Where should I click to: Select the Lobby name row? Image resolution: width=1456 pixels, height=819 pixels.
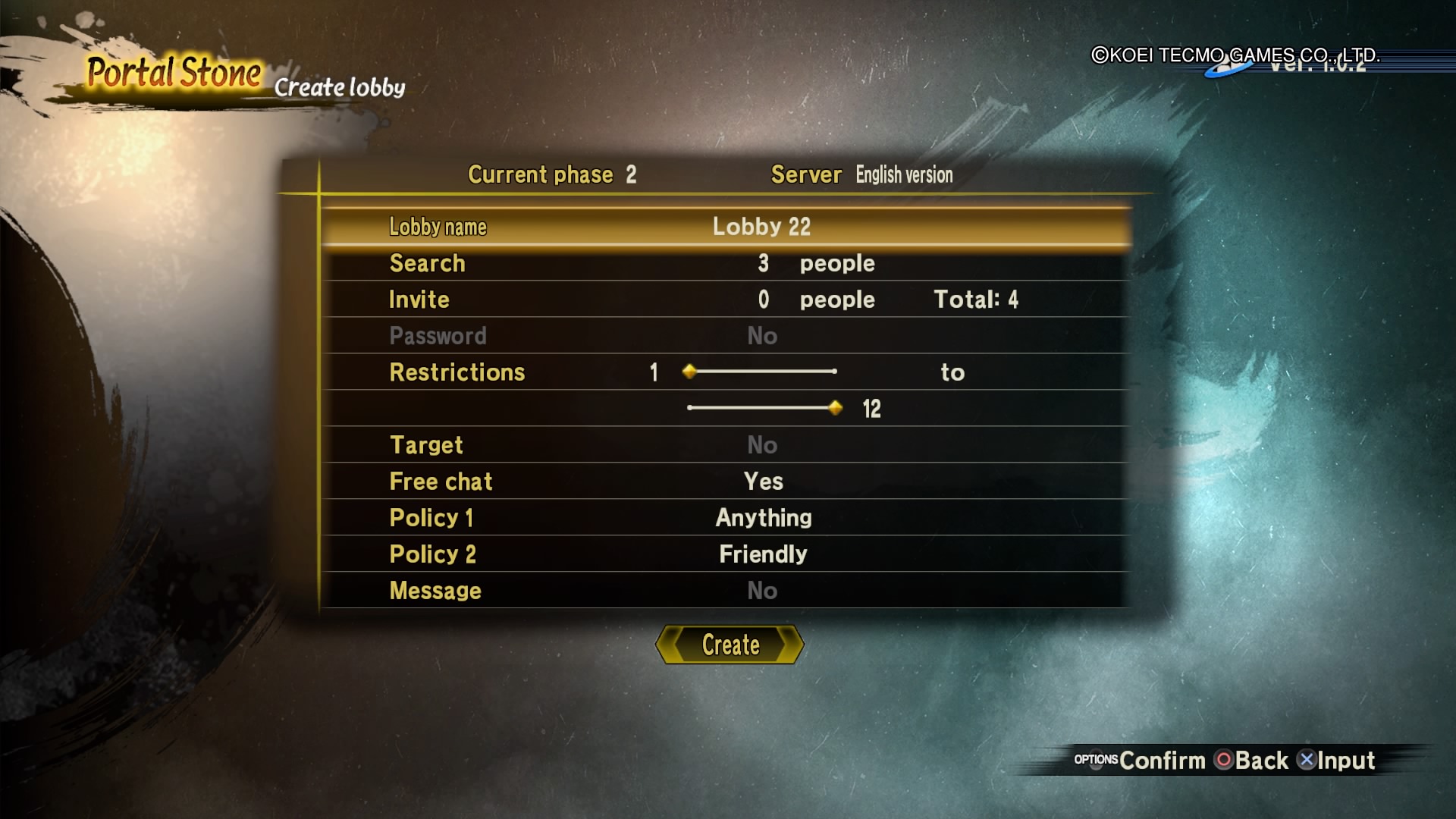[726, 227]
